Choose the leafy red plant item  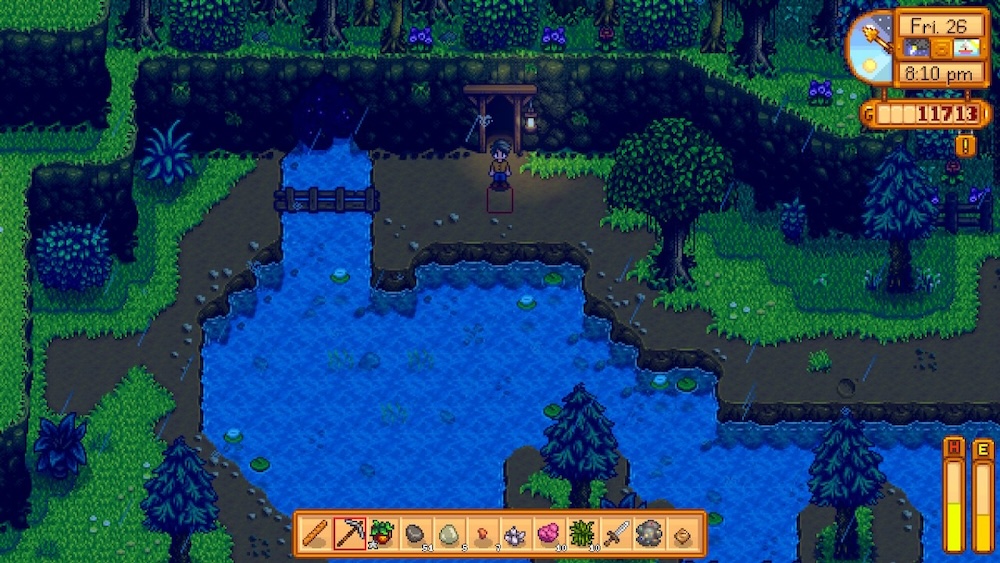click(382, 533)
